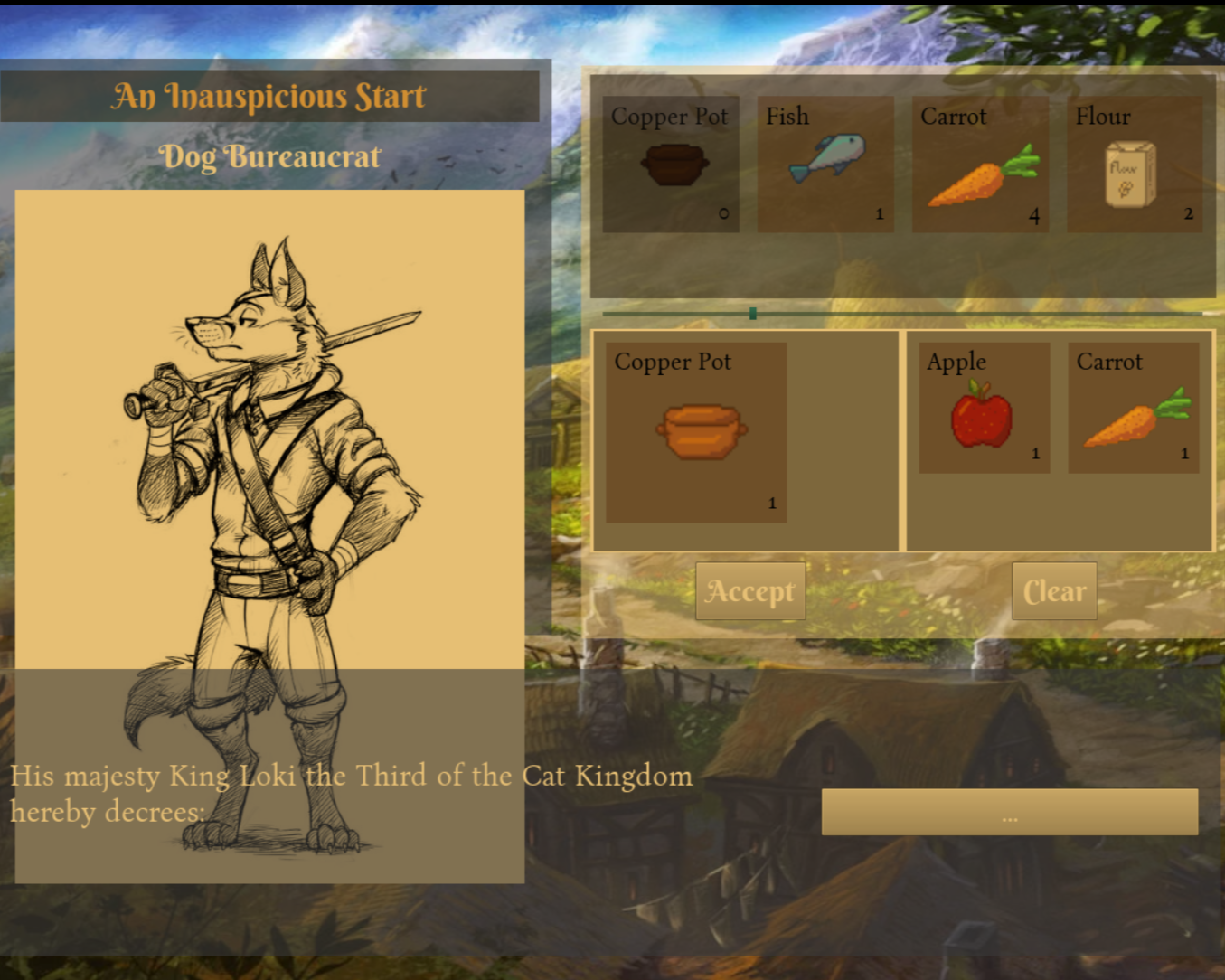Image resolution: width=1225 pixels, height=980 pixels.
Task: Click the inventory scrollbar handle
Action: 752,314
